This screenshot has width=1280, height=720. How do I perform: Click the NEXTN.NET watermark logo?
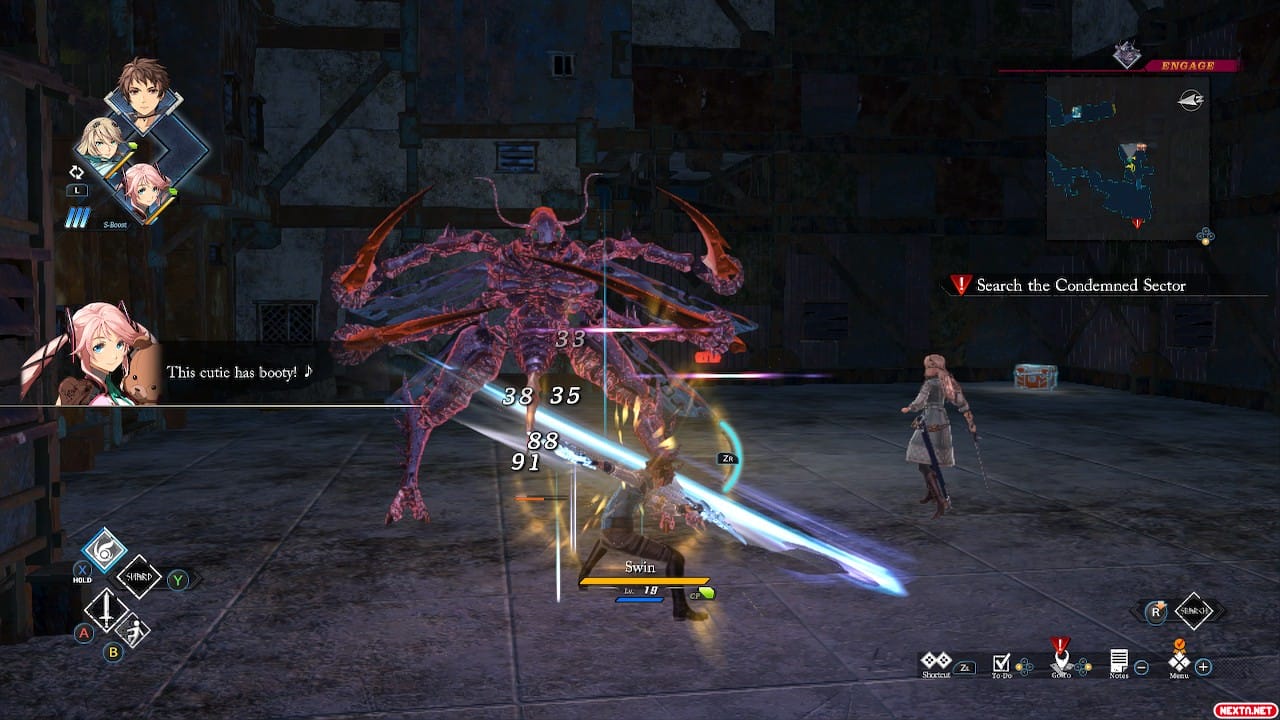click(1243, 708)
